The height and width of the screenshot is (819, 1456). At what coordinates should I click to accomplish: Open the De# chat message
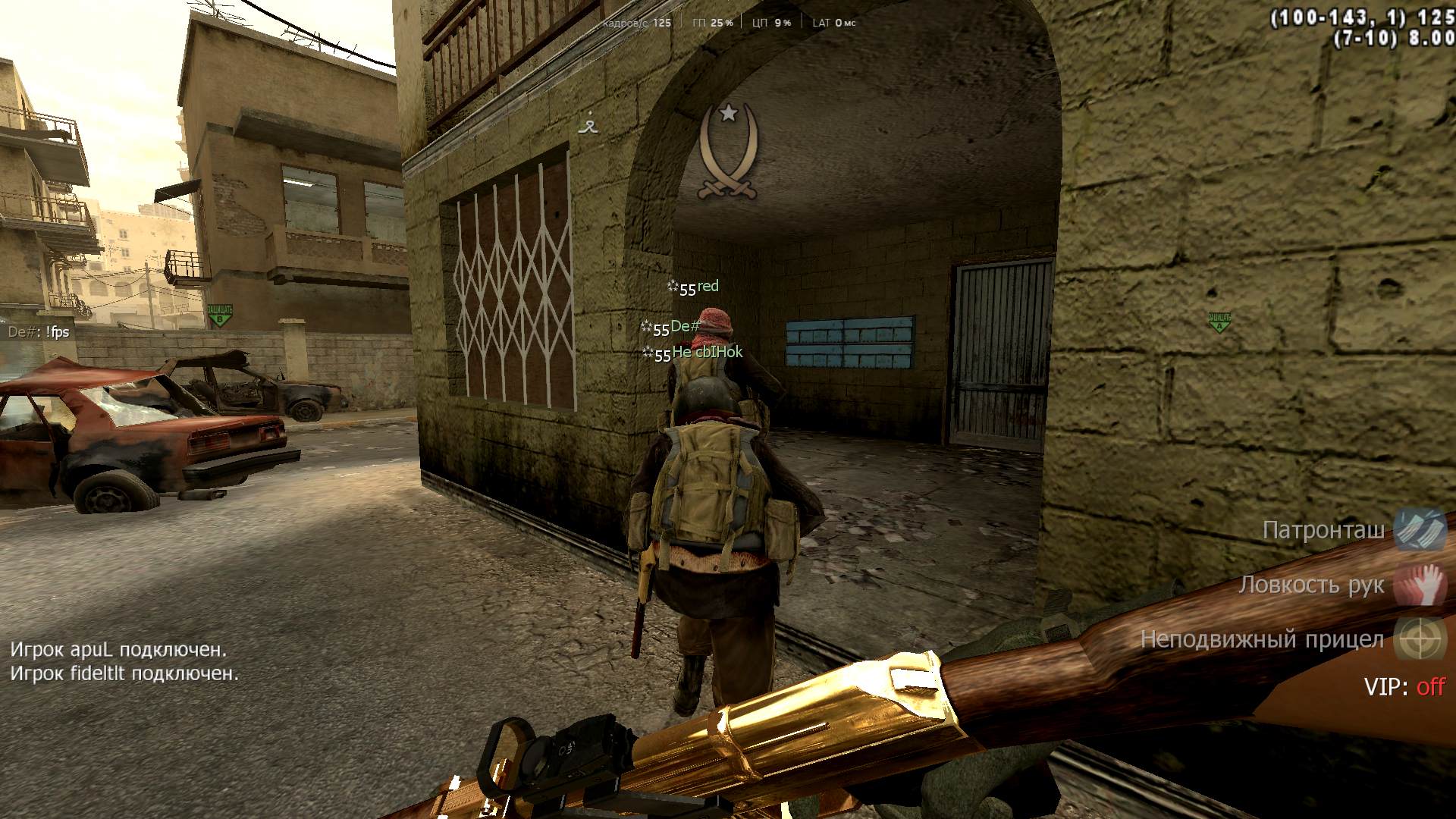(x=39, y=332)
